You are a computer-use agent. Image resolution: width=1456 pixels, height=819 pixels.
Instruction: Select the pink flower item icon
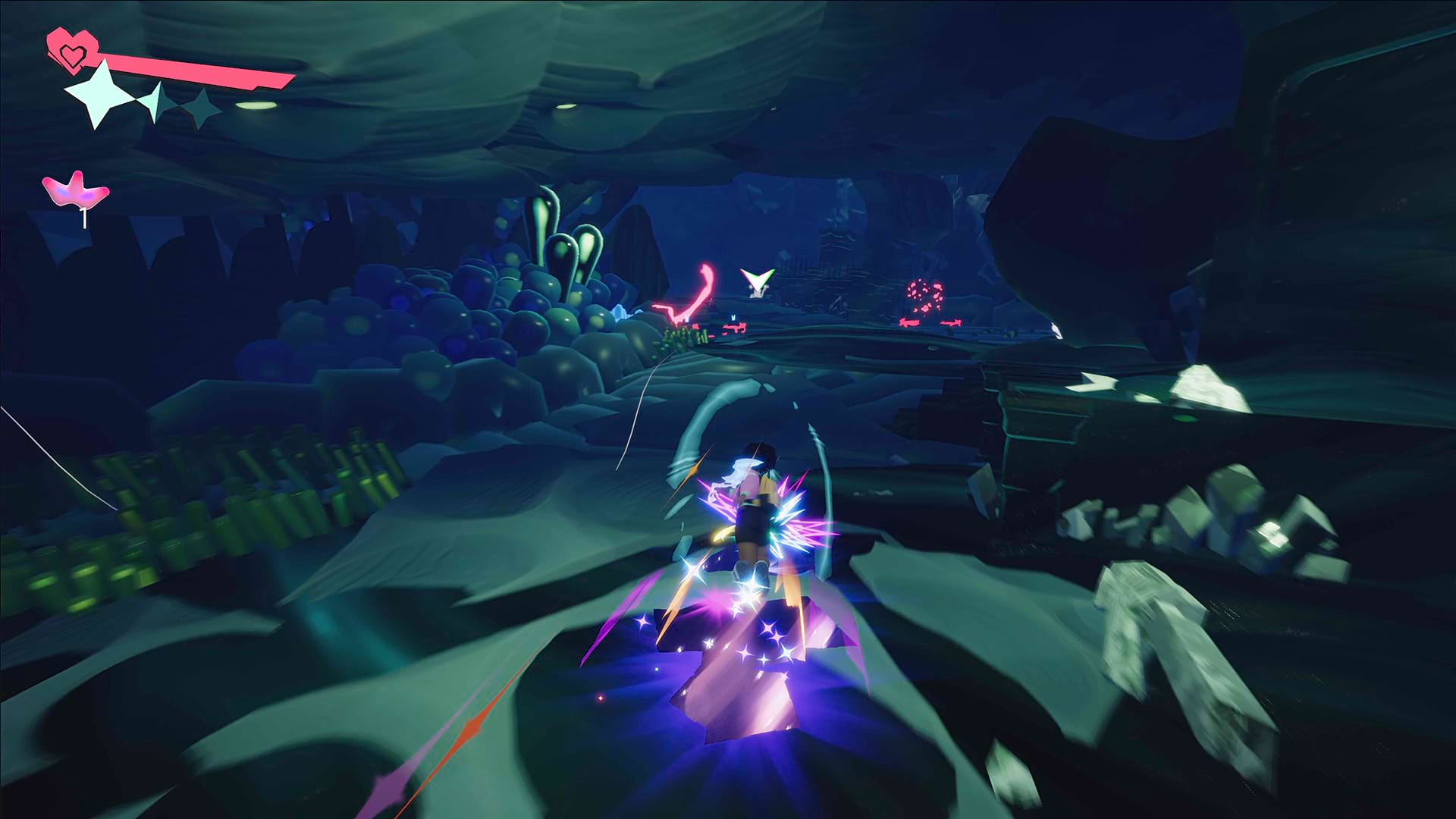tap(75, 190)
